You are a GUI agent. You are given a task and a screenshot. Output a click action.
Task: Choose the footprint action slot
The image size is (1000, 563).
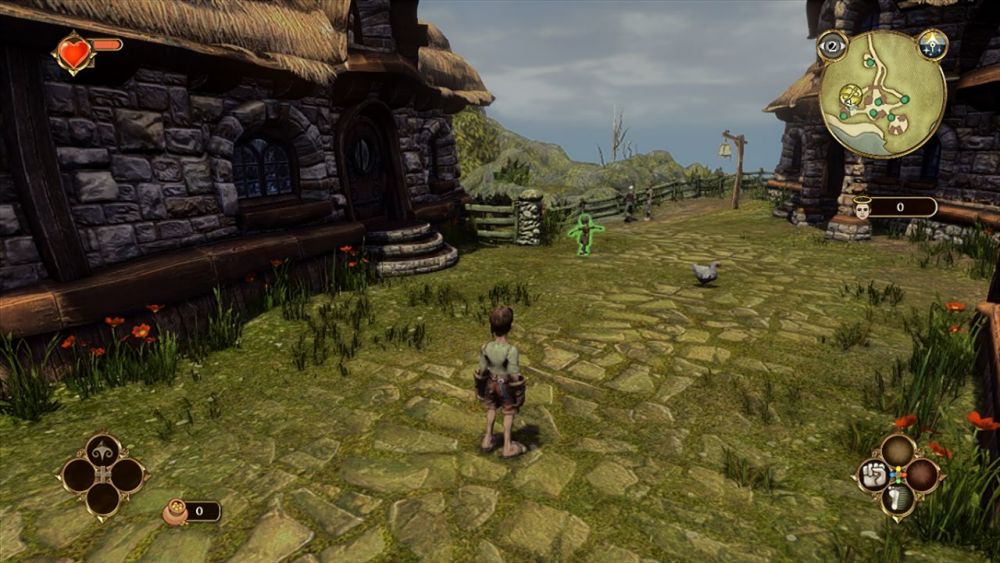click(x=897, y=499)
